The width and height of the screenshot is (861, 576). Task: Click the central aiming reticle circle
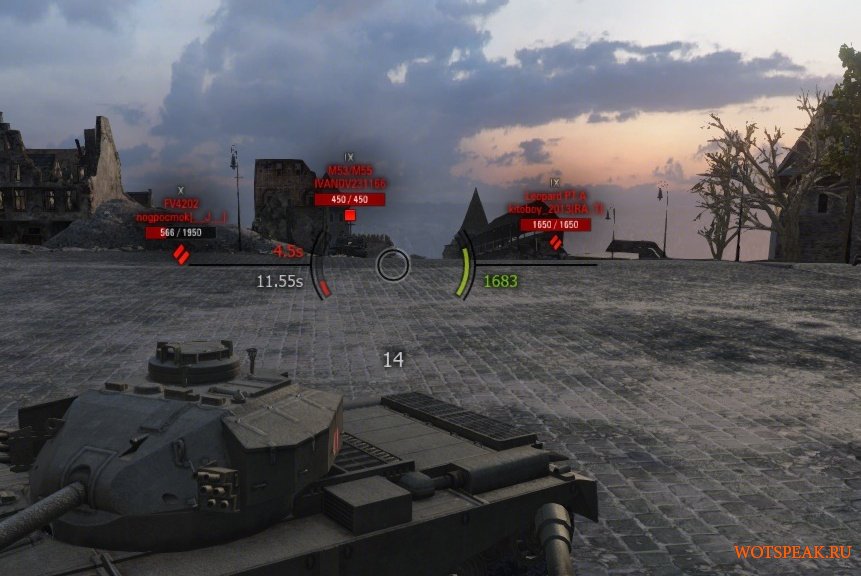[393, 265]
